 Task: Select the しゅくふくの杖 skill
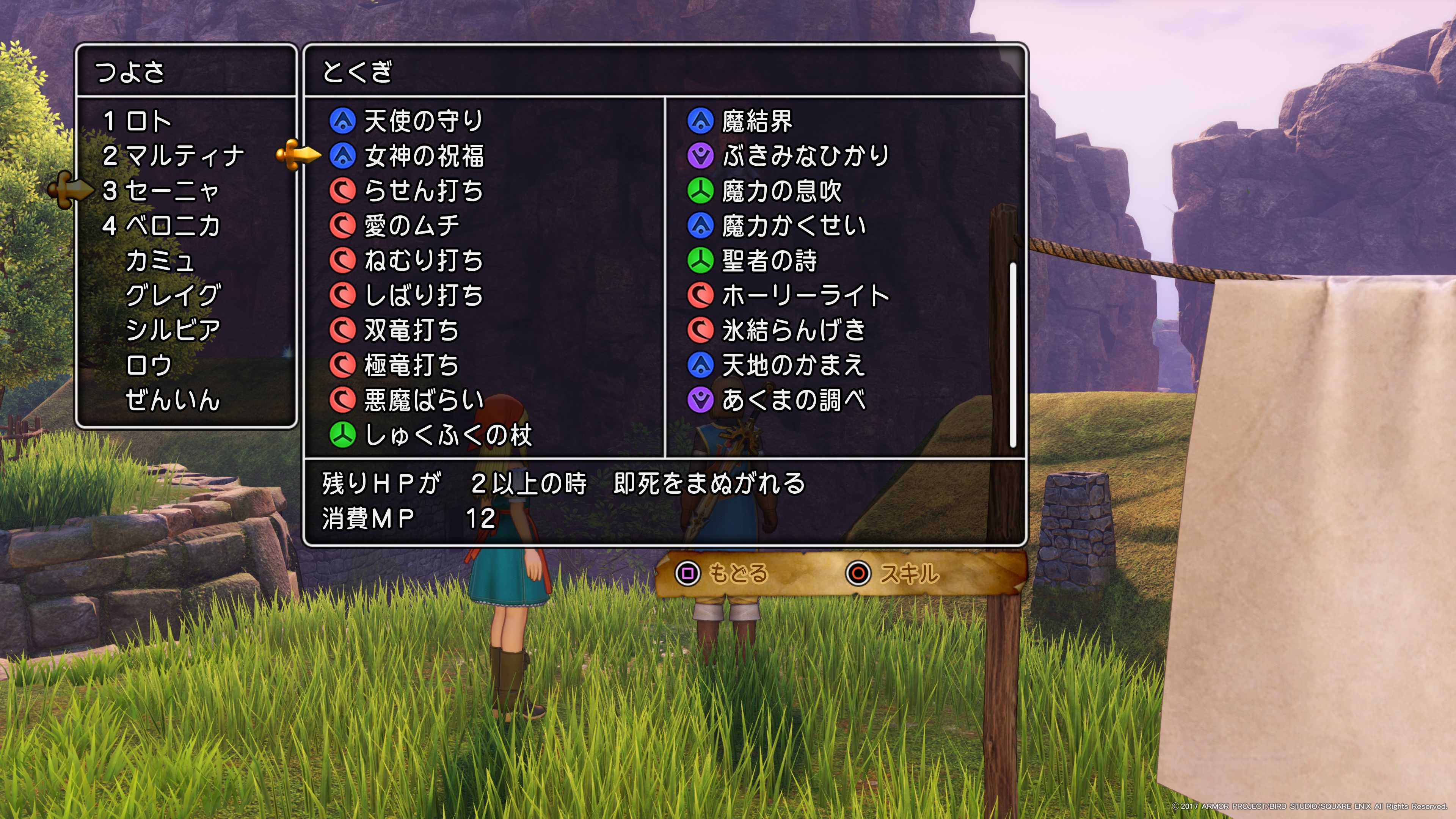pos(448,435)
